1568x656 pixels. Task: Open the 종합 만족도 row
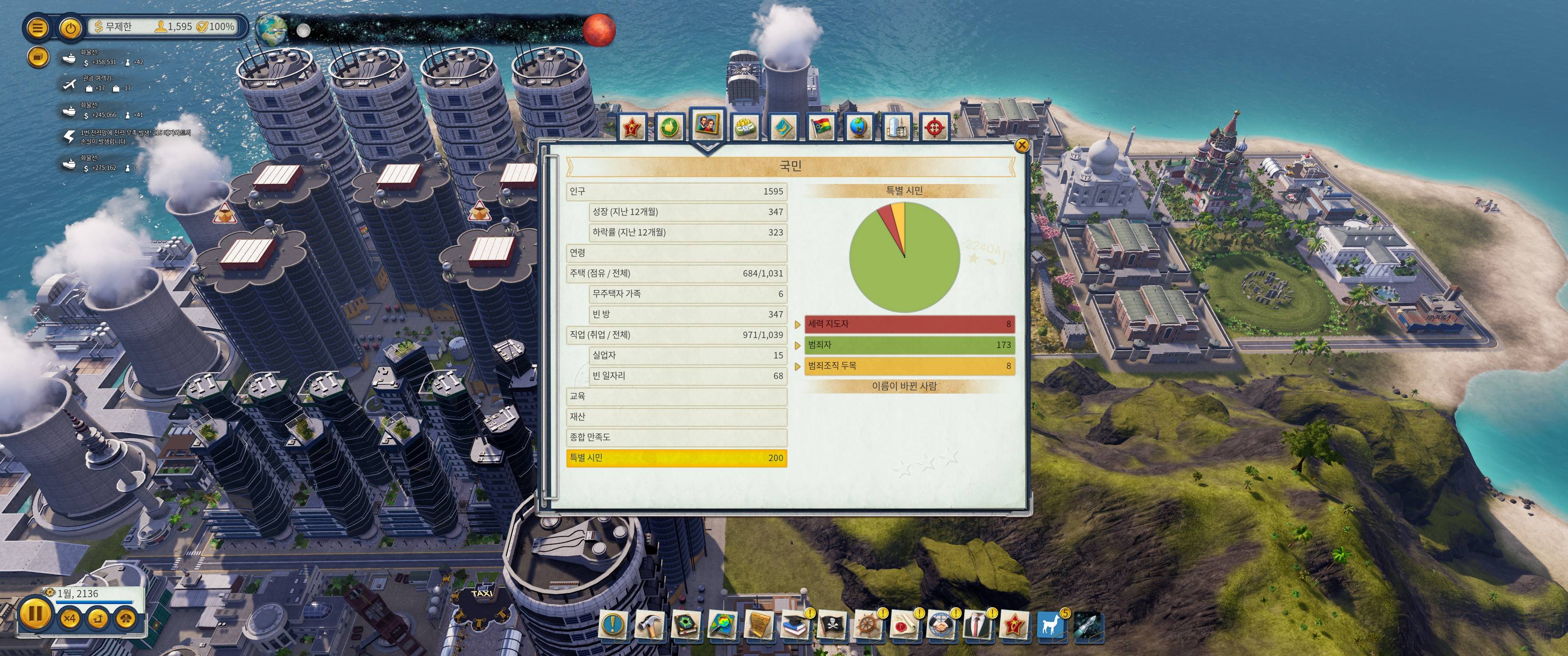(x=676, y=437)
